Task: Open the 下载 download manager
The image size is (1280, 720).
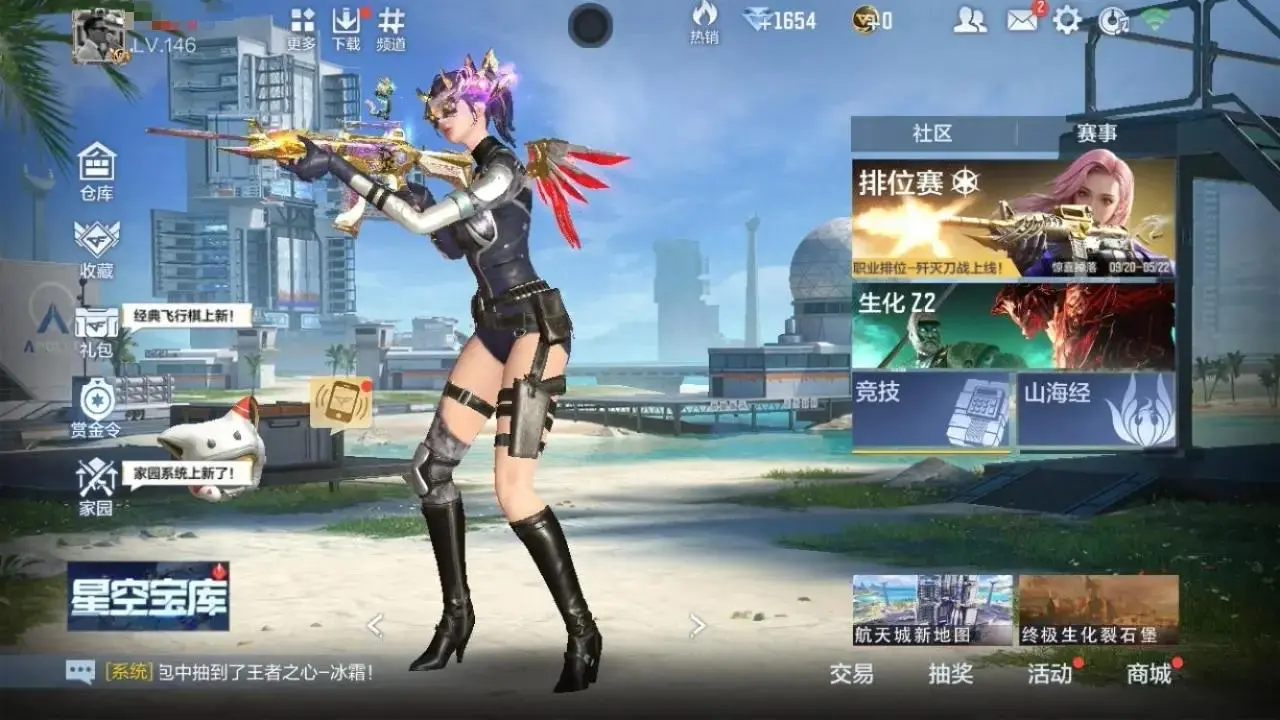Action: coord(346,26)
